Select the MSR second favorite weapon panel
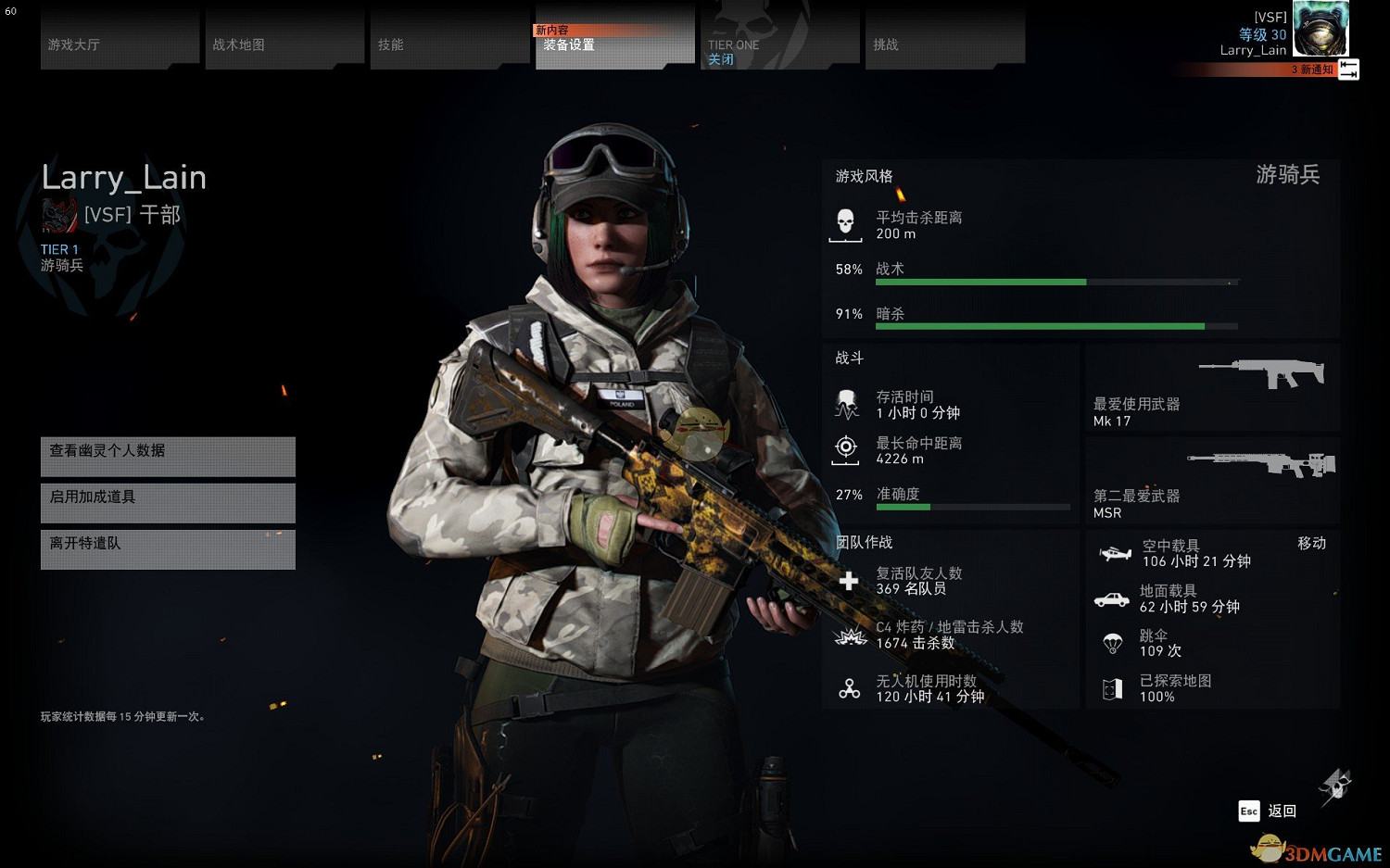The width and height of the screenshot is (1390, 868). [1212, 481]
